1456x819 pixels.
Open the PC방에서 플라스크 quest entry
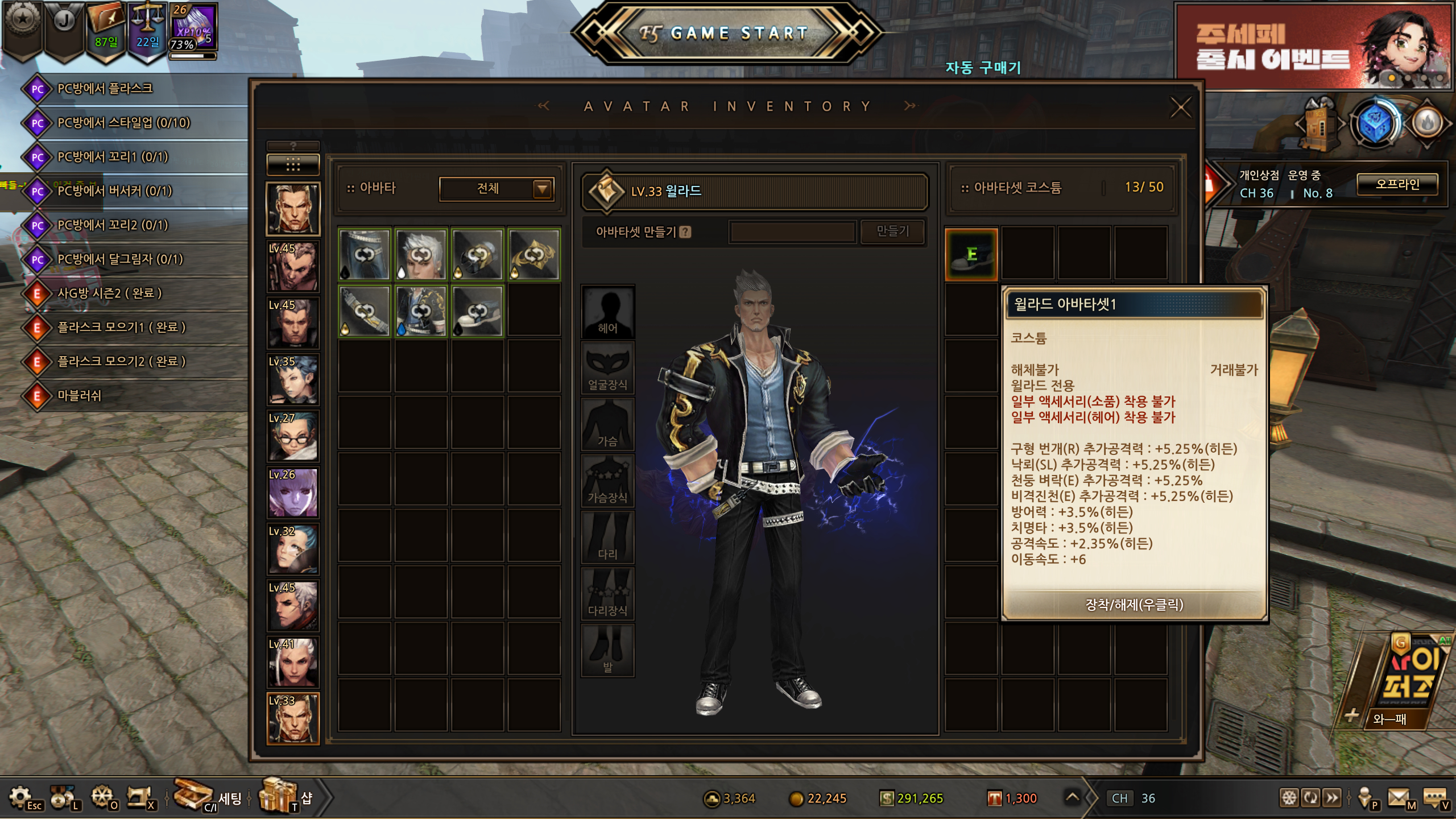pyautogui.click(x=105, y=89)
